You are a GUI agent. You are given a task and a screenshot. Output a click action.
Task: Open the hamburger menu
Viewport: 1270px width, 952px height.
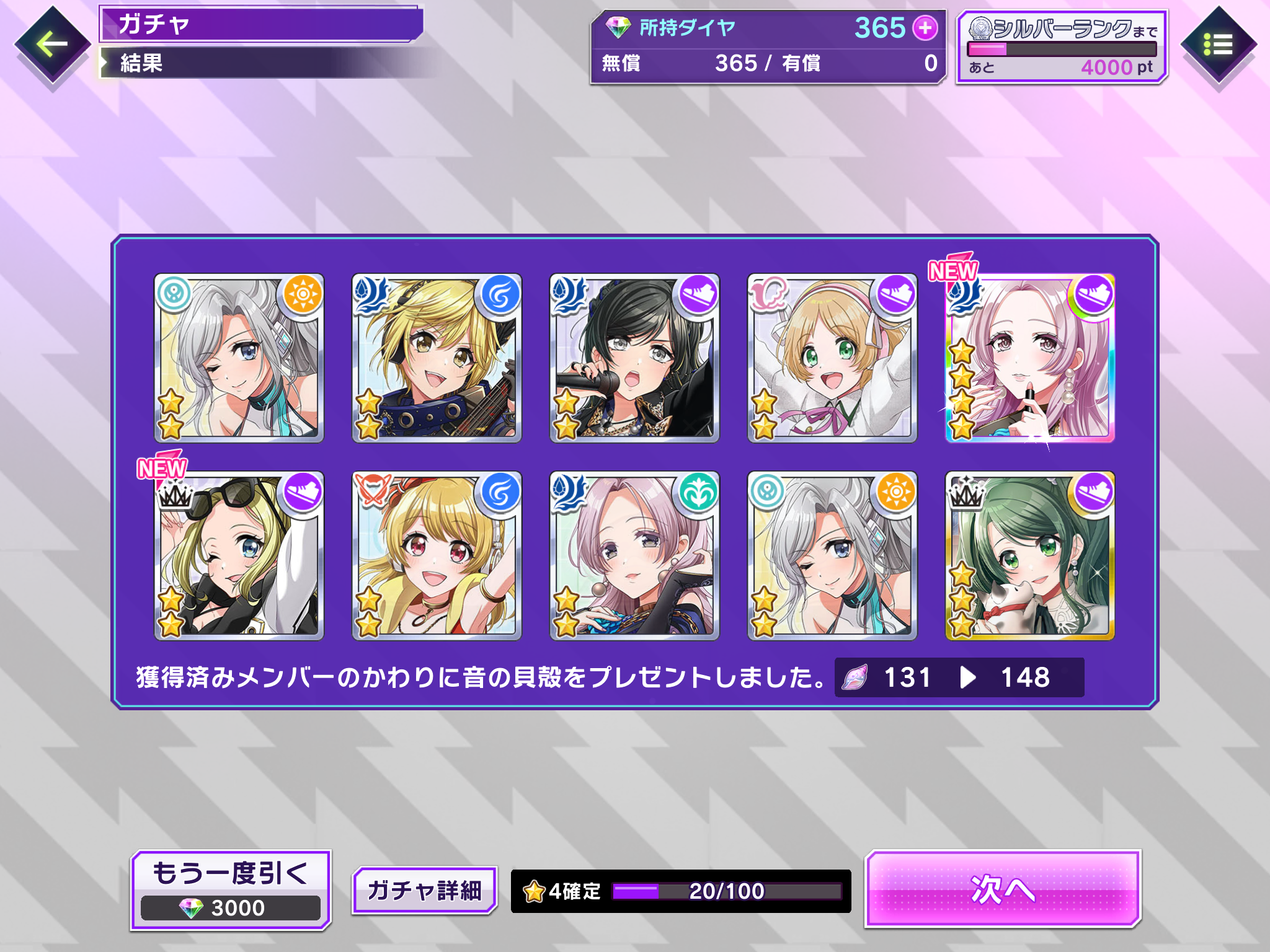(1218, 45)
